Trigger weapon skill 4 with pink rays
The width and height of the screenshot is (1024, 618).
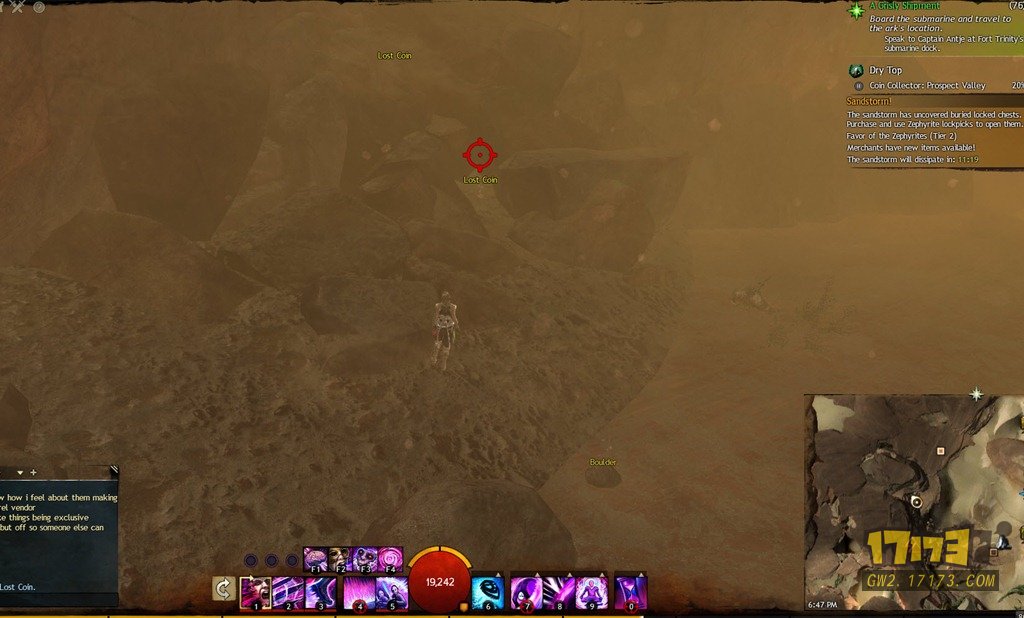[x=359, y=592]
